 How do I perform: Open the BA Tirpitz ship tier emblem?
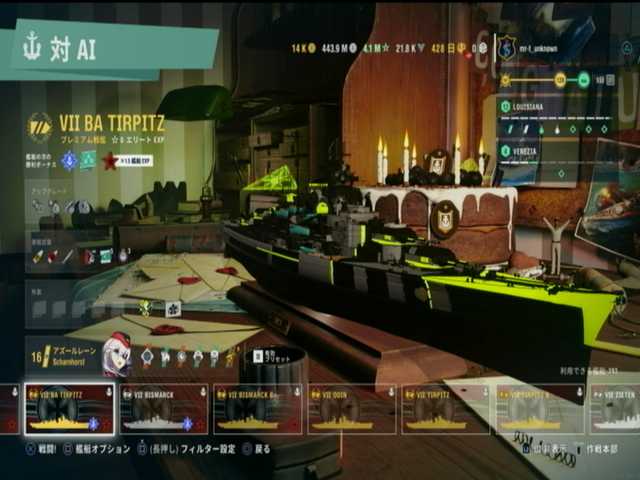[x=39, y=127]
